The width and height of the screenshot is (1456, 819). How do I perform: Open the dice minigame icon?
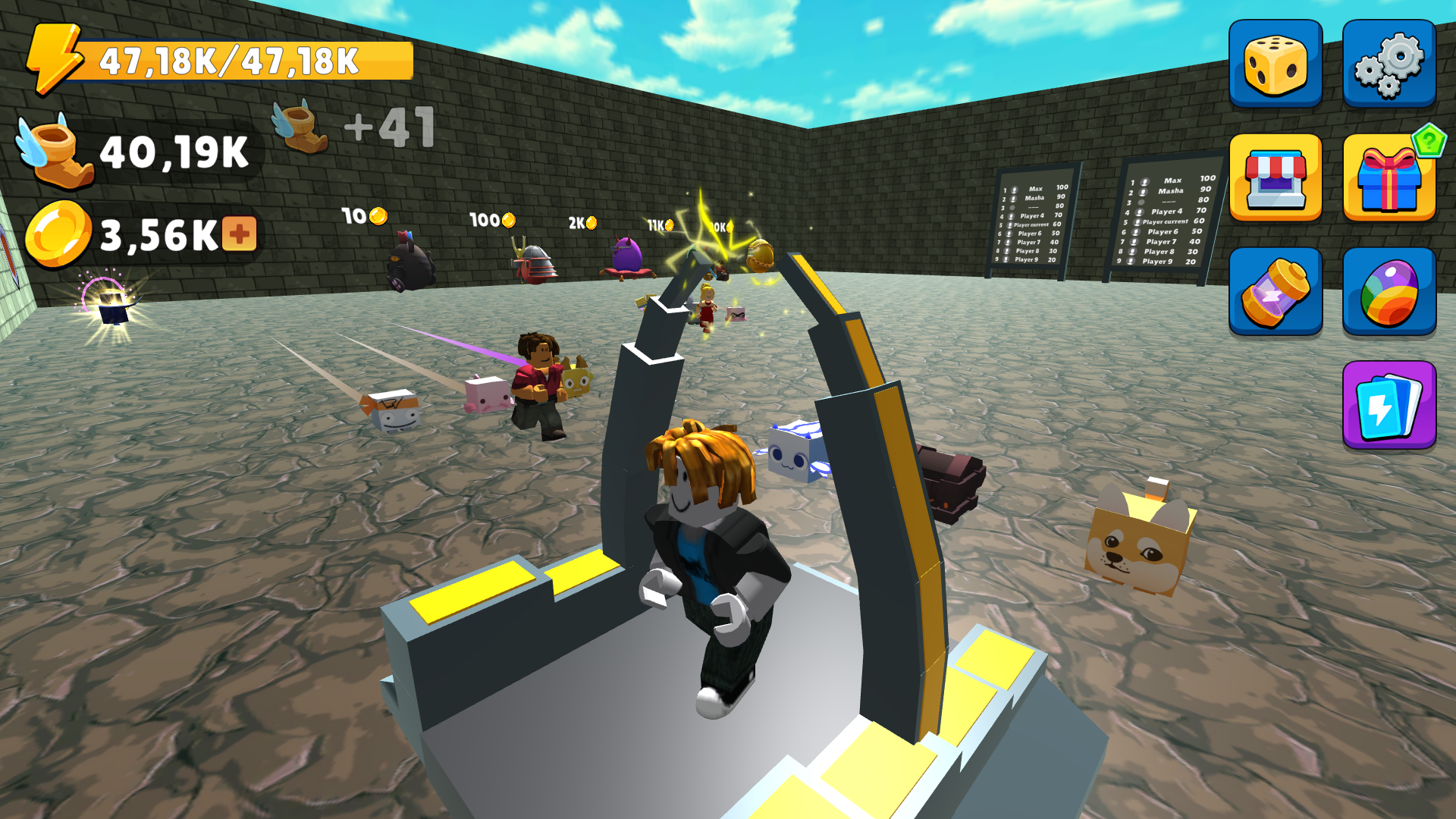[1276, 62]
